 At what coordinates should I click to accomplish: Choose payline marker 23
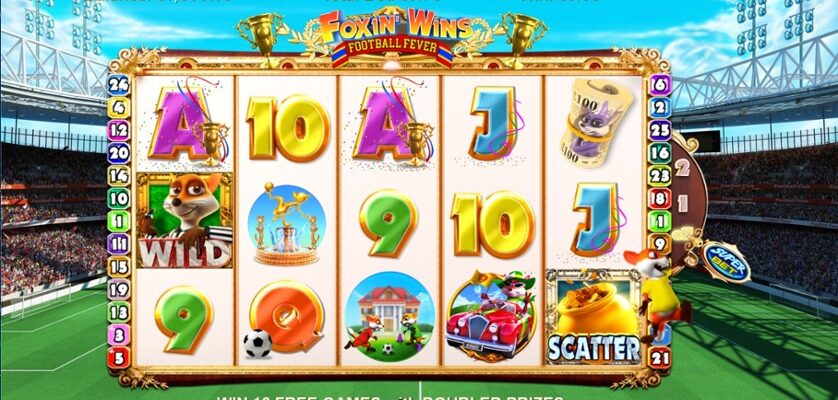660,175
